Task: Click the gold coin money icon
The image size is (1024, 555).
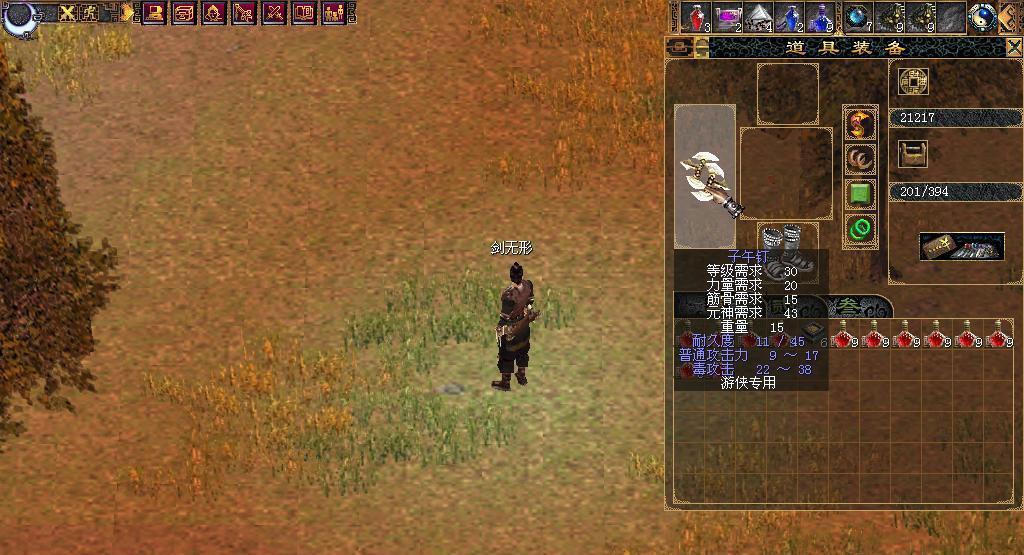Action: (x=912, y=82)
